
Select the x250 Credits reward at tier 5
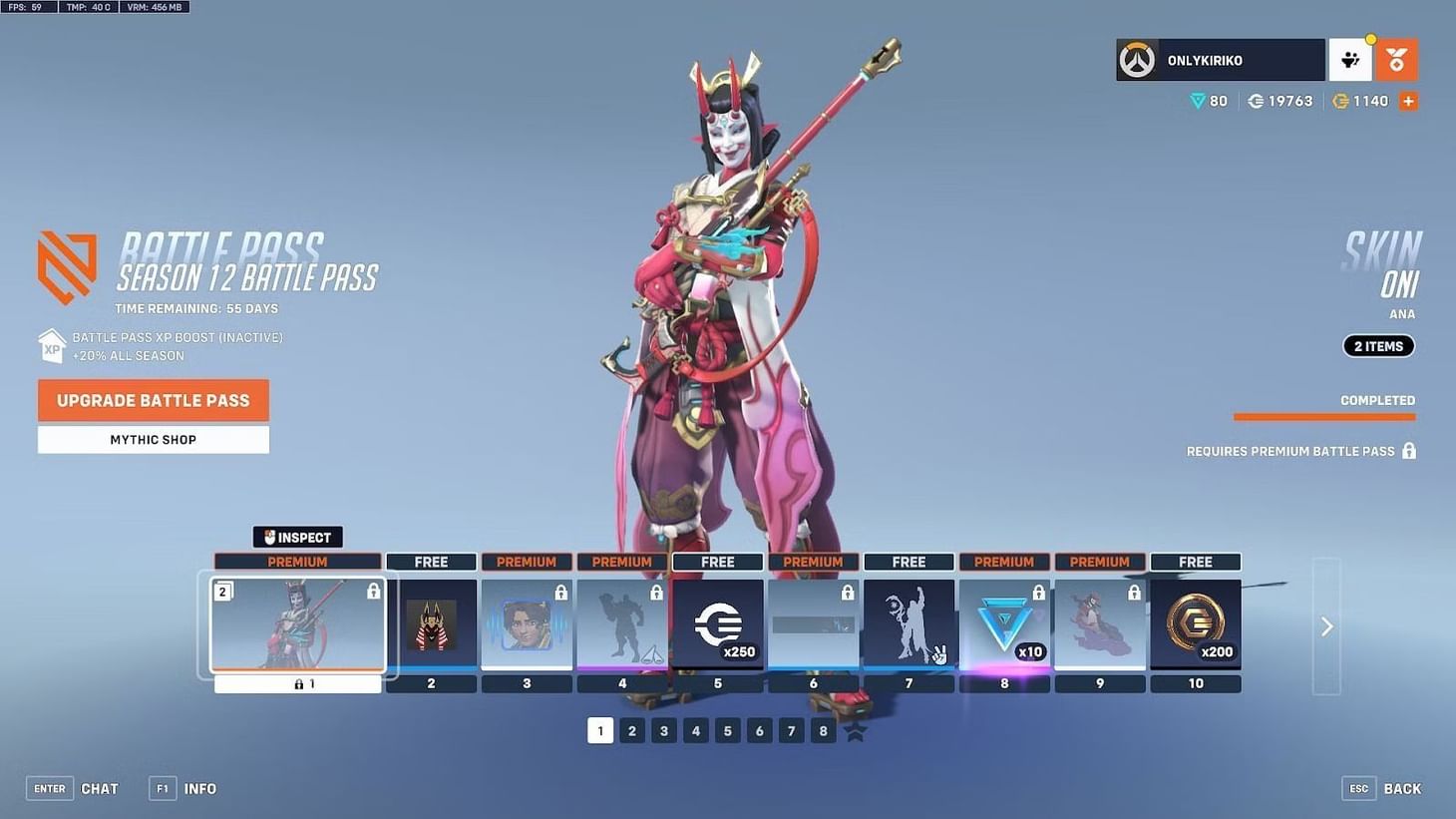click(717, 625)
